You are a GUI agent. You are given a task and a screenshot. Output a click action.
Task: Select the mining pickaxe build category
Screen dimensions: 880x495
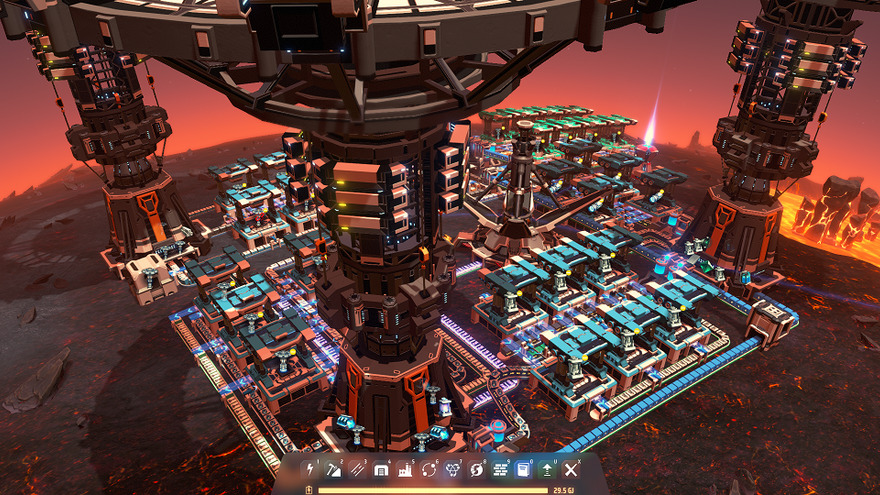pos(334,468)
